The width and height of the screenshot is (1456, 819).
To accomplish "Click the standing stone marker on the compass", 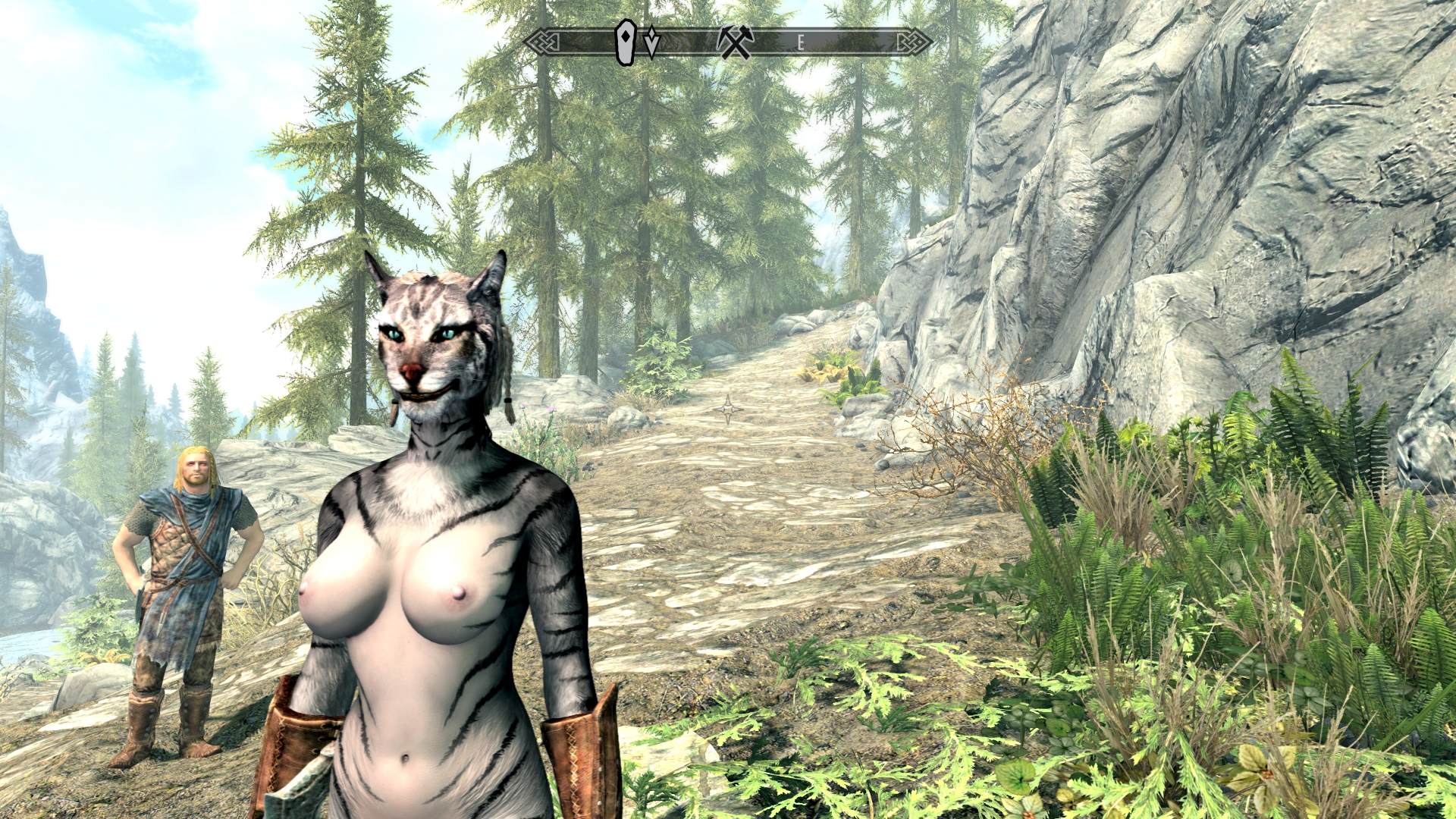I will click(626, 42).
